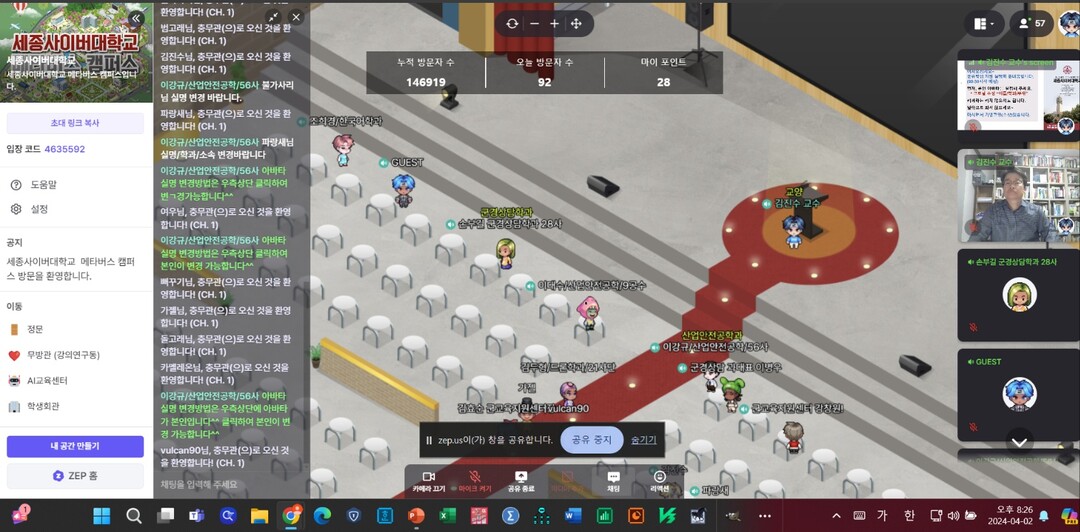Open the ZEP 홈 button

tap(75, 475)
